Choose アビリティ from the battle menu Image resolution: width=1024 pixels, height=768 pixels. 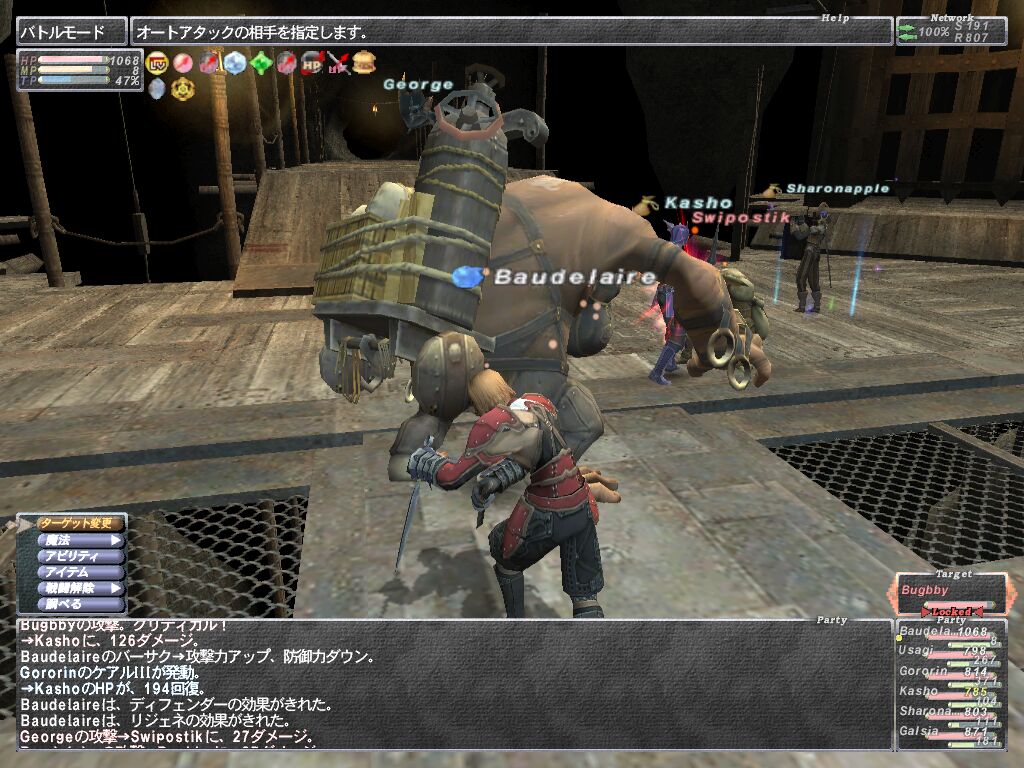click(x=80, y=556)
